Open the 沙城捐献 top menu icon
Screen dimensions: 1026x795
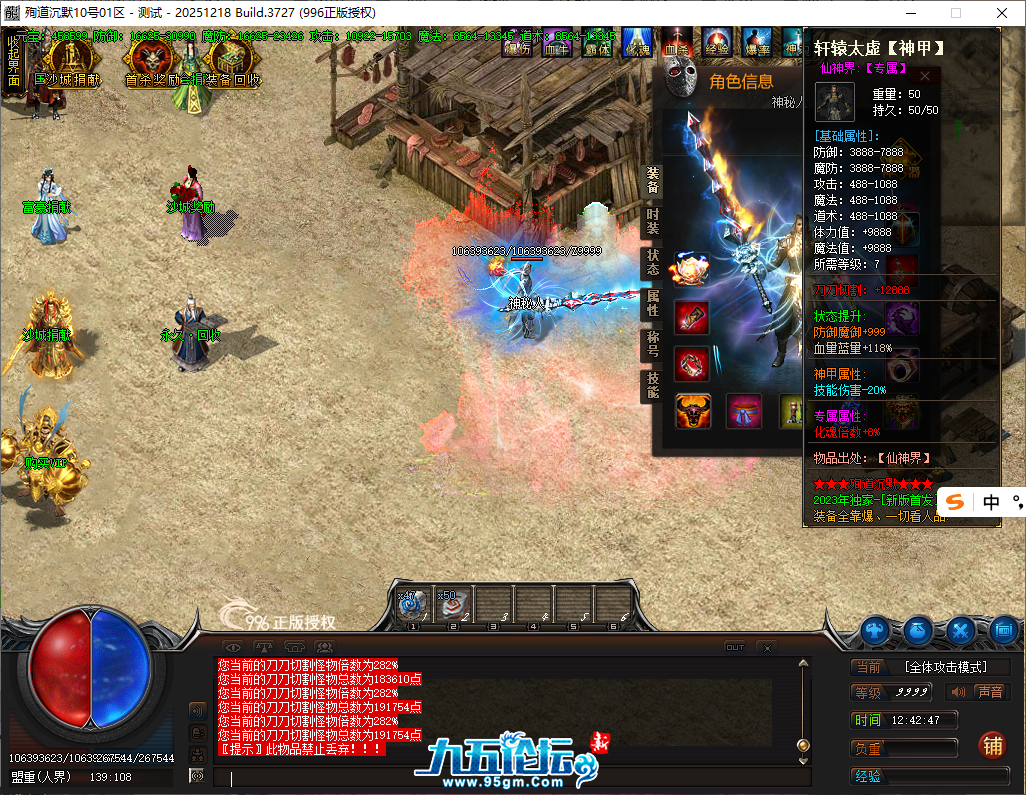point(66,59)
